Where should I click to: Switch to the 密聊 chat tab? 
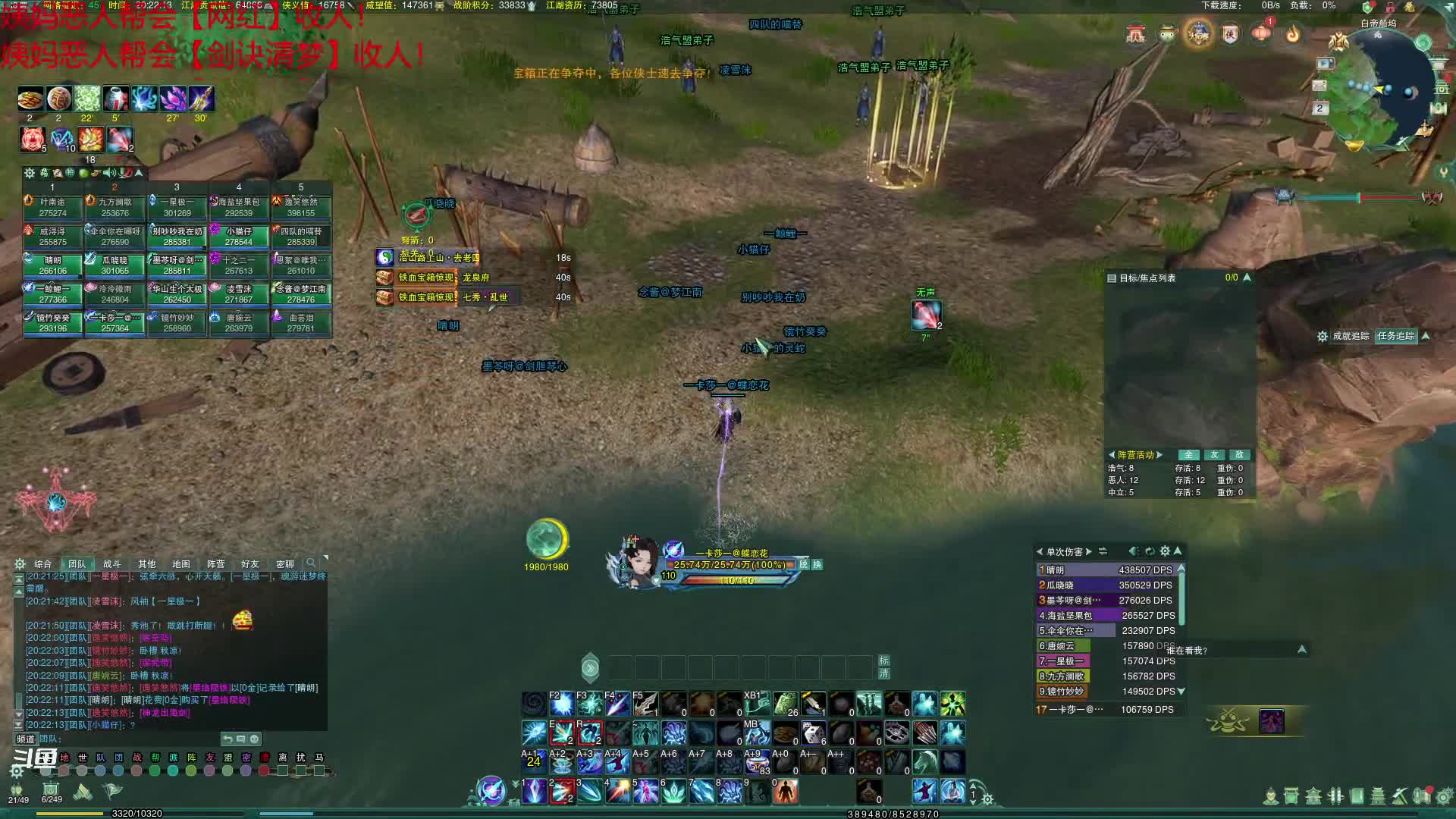(284, 564)
